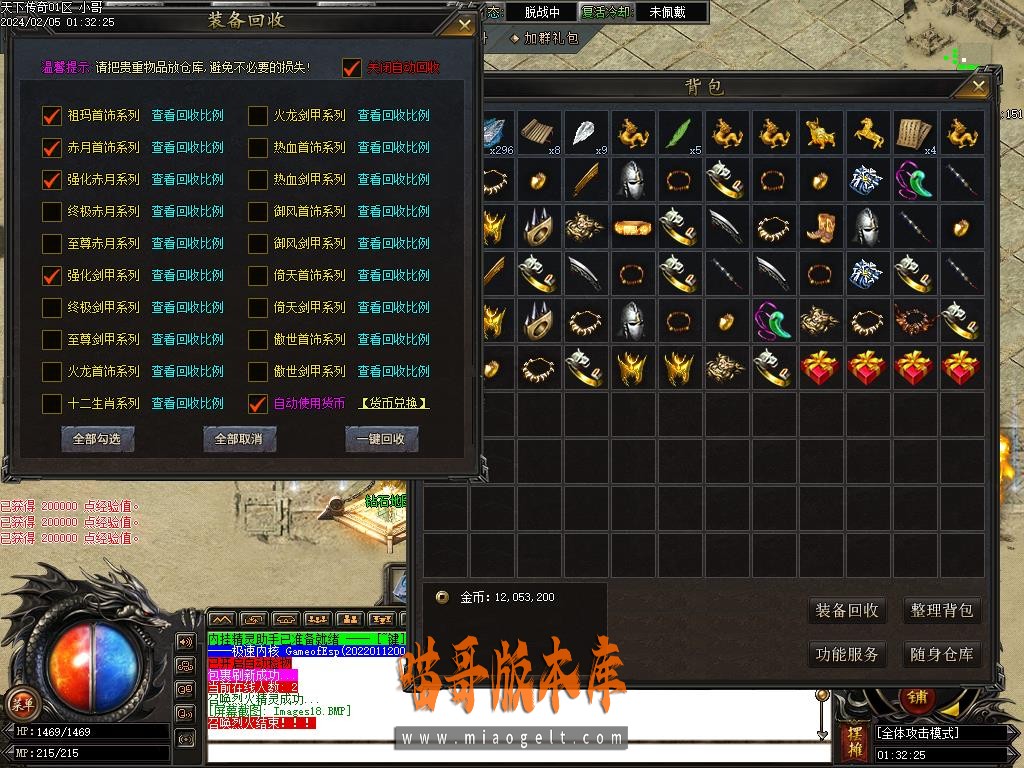Screen dimensions: 1024x768
Task: Open the 随身仓库 portable warehouse
Action: tap(941, 655)
